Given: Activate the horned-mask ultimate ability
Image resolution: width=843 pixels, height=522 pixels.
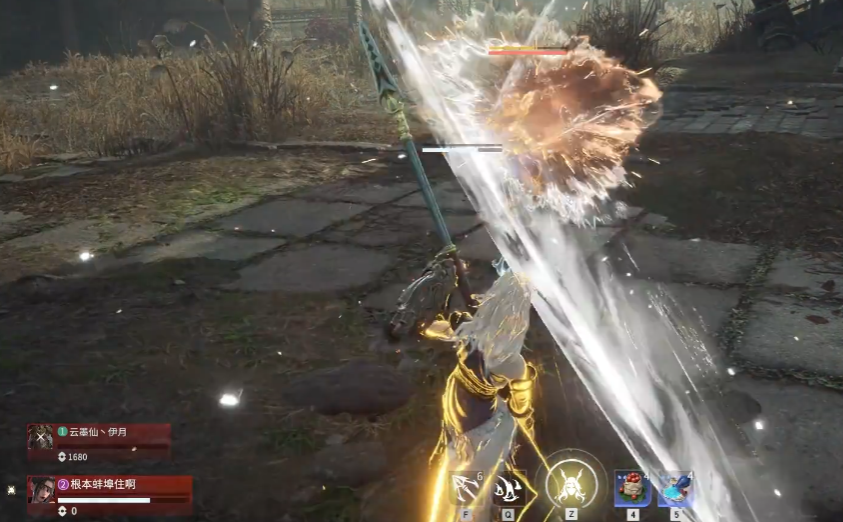Looking at the screenshot, I should tap(571, 484).
